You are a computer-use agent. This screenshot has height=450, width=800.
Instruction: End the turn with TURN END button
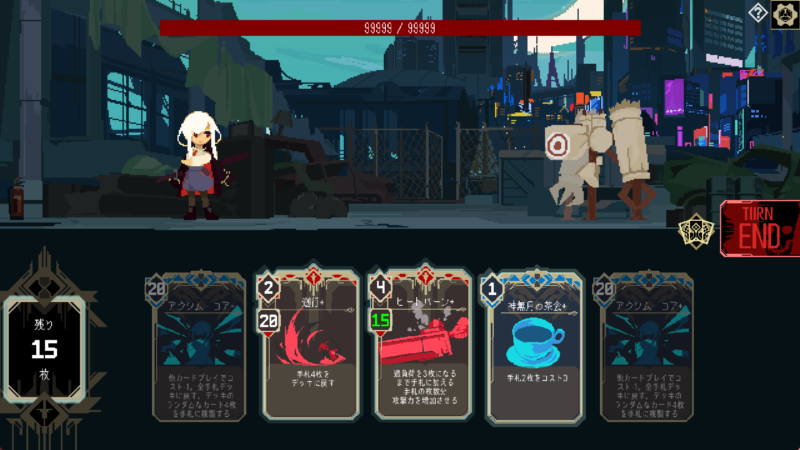click(762, 229)
